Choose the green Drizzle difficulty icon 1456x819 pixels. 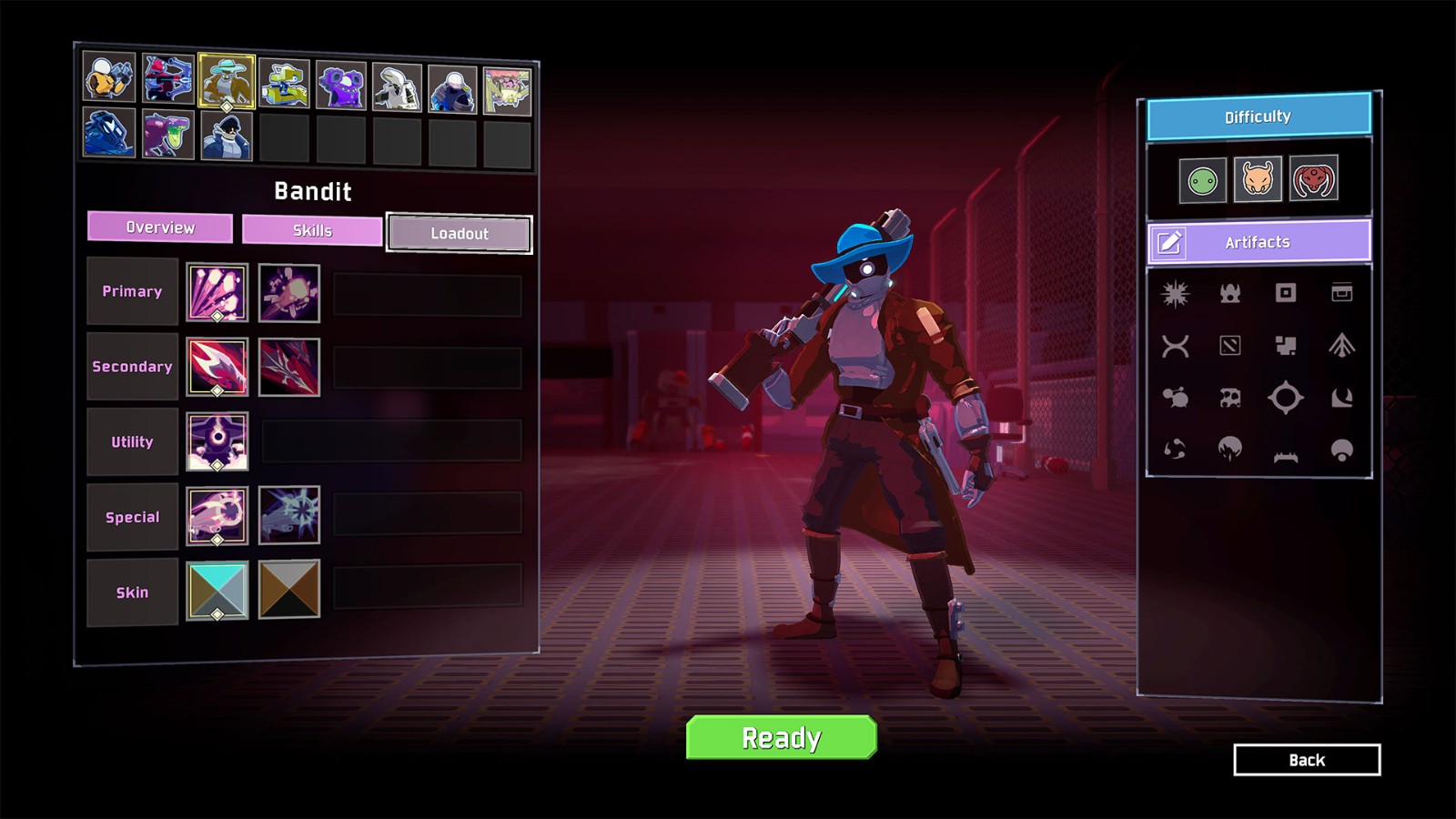pyautogui.click(x=1202, y=180)
